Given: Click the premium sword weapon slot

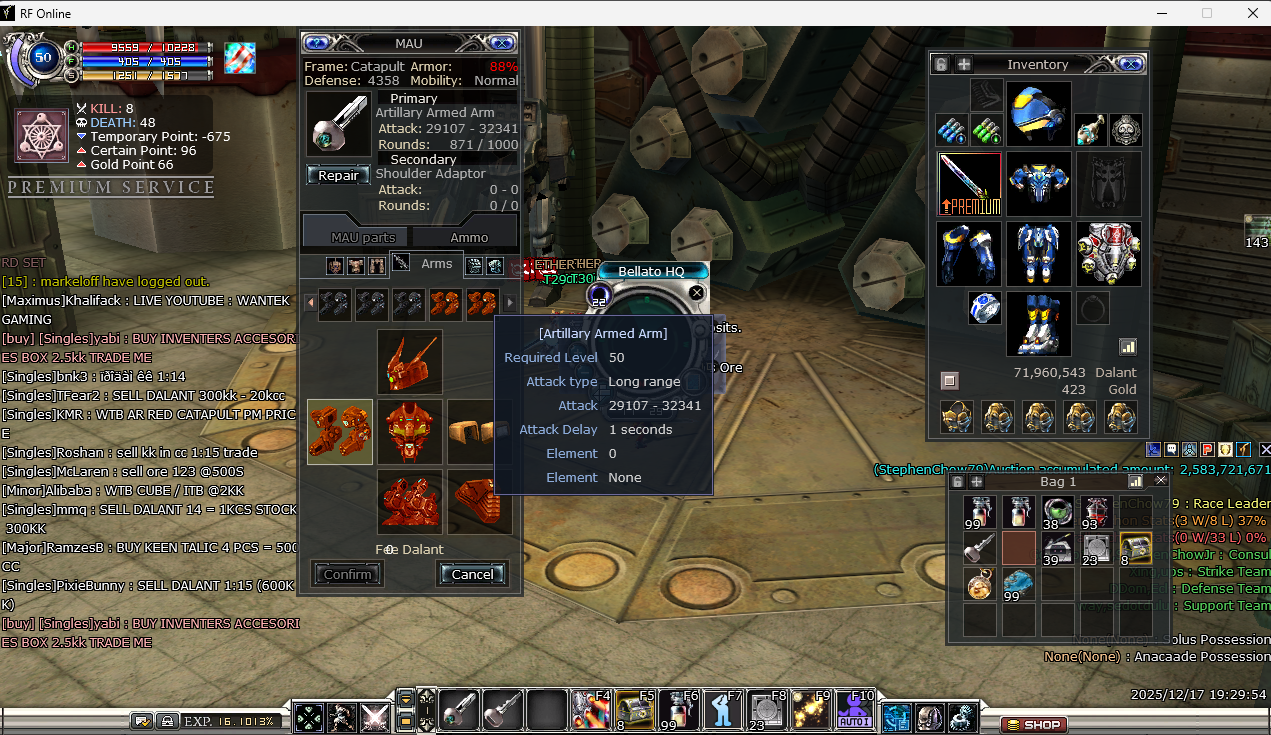Looking at the screenshot, I should coord(970,184).
